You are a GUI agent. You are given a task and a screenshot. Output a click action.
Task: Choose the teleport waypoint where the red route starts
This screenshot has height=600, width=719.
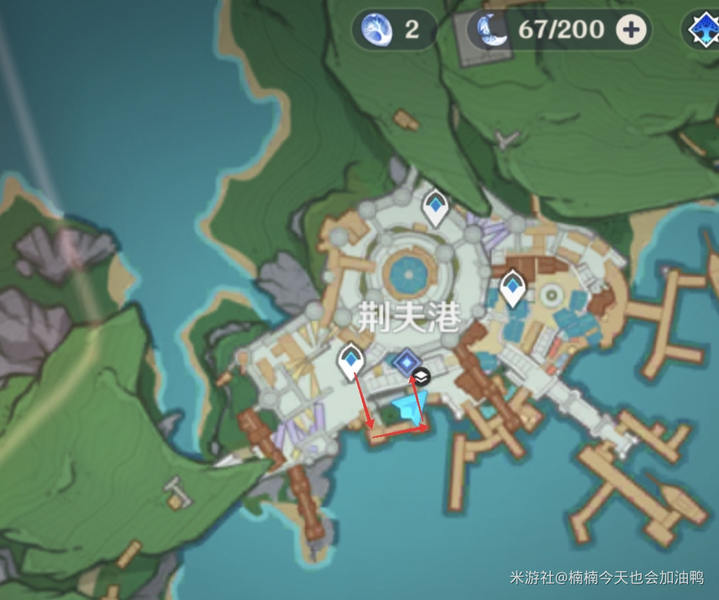click(x=351, y=360)
